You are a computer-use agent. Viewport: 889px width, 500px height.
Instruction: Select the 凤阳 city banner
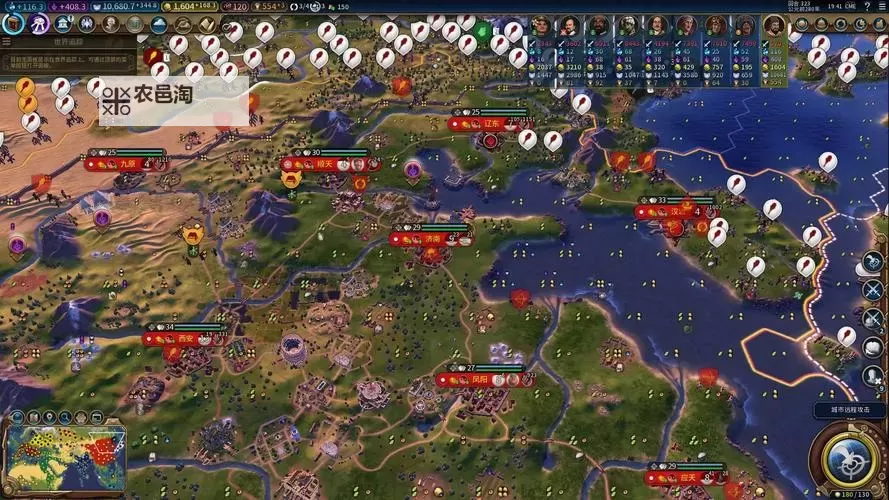coord(480,380)
